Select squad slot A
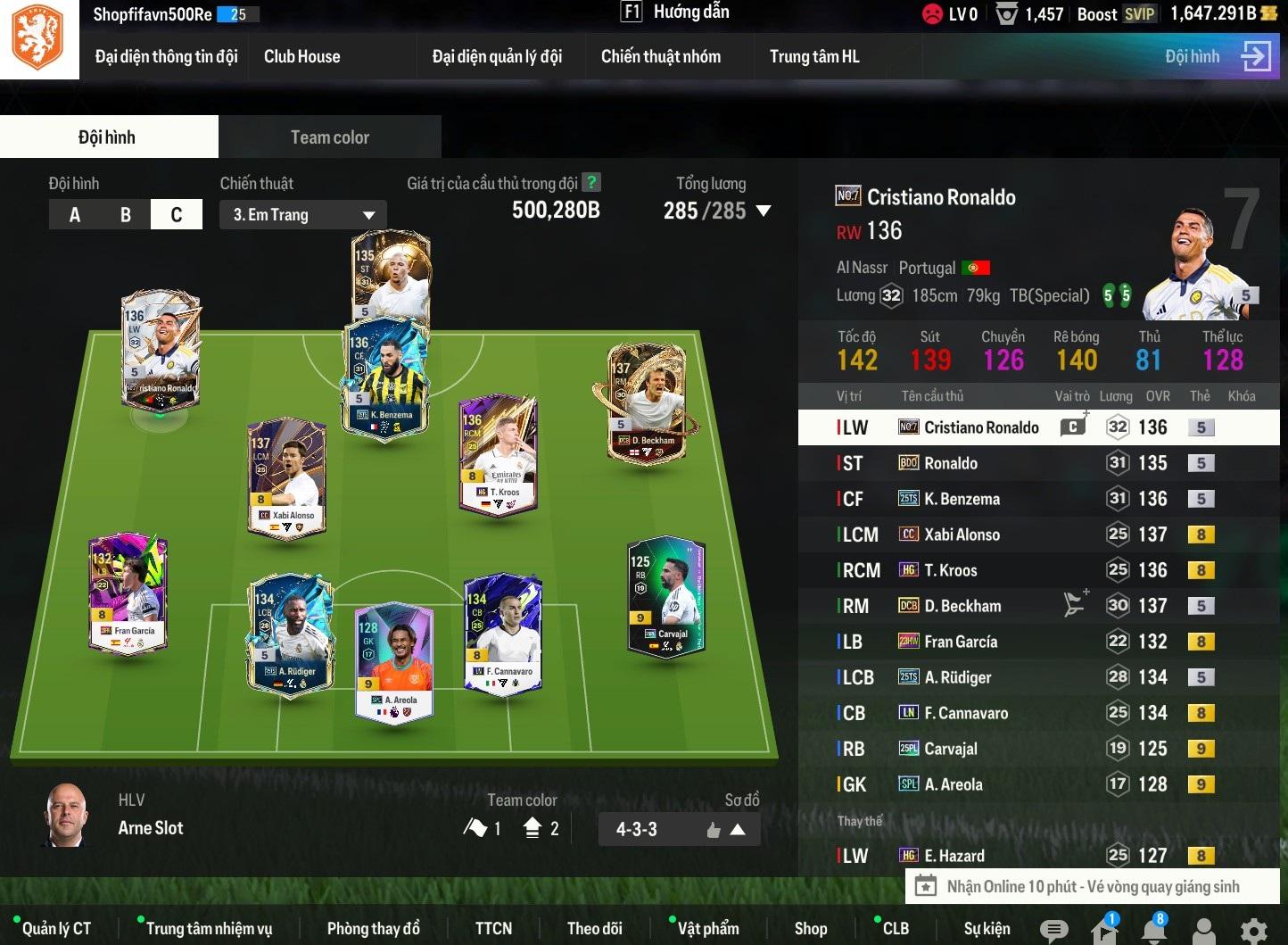The width and height of the screenshot is (1288, 945). click(75, 215)
